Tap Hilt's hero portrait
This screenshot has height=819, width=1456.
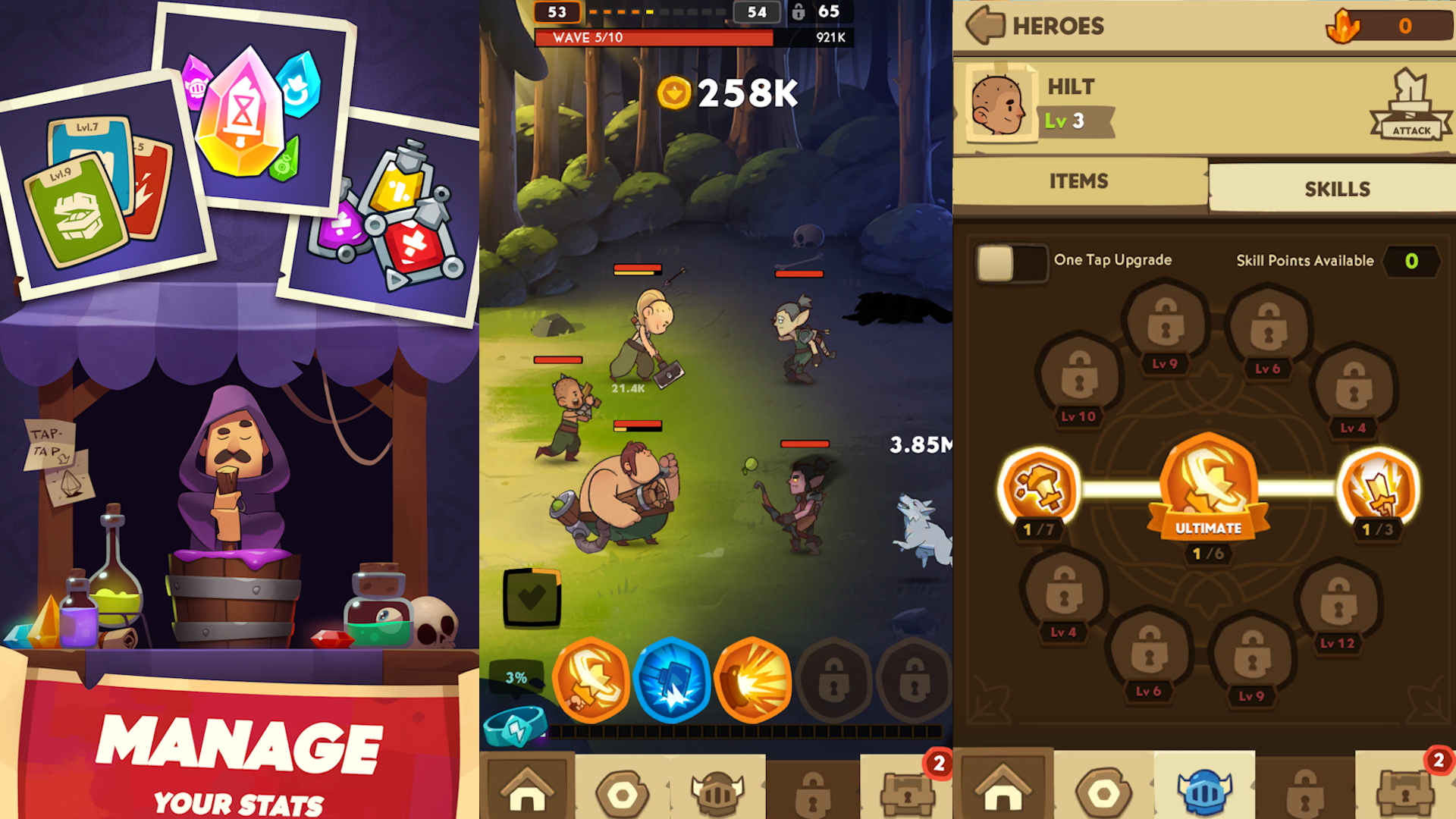coord(999,104)
